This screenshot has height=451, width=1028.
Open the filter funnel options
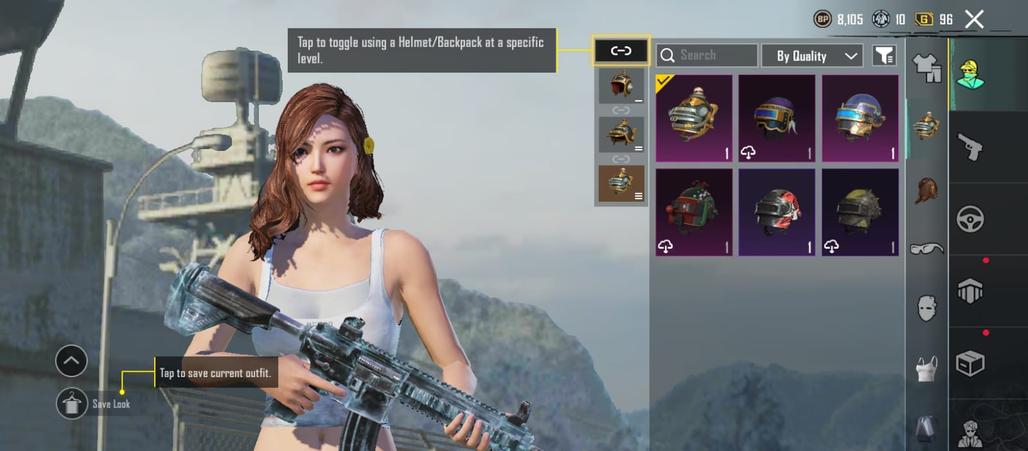tap(883, 56)
